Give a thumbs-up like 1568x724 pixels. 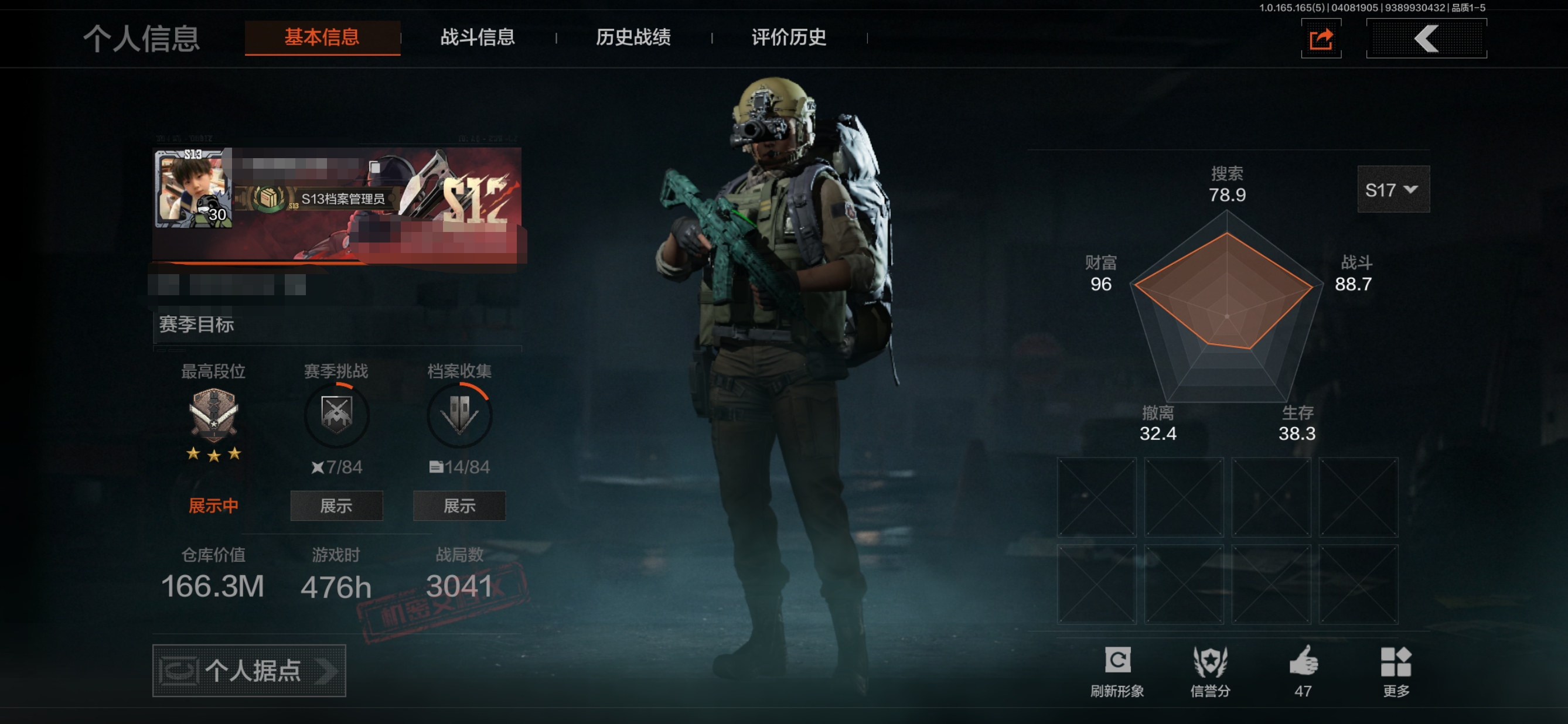pos(1303,661)
